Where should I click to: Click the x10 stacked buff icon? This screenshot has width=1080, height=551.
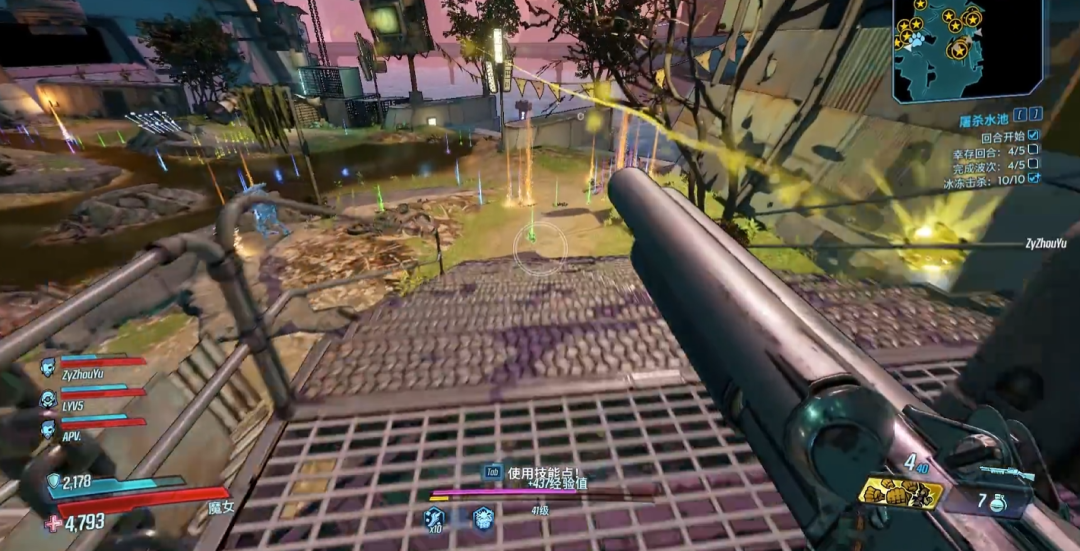(x=434, y=518)
